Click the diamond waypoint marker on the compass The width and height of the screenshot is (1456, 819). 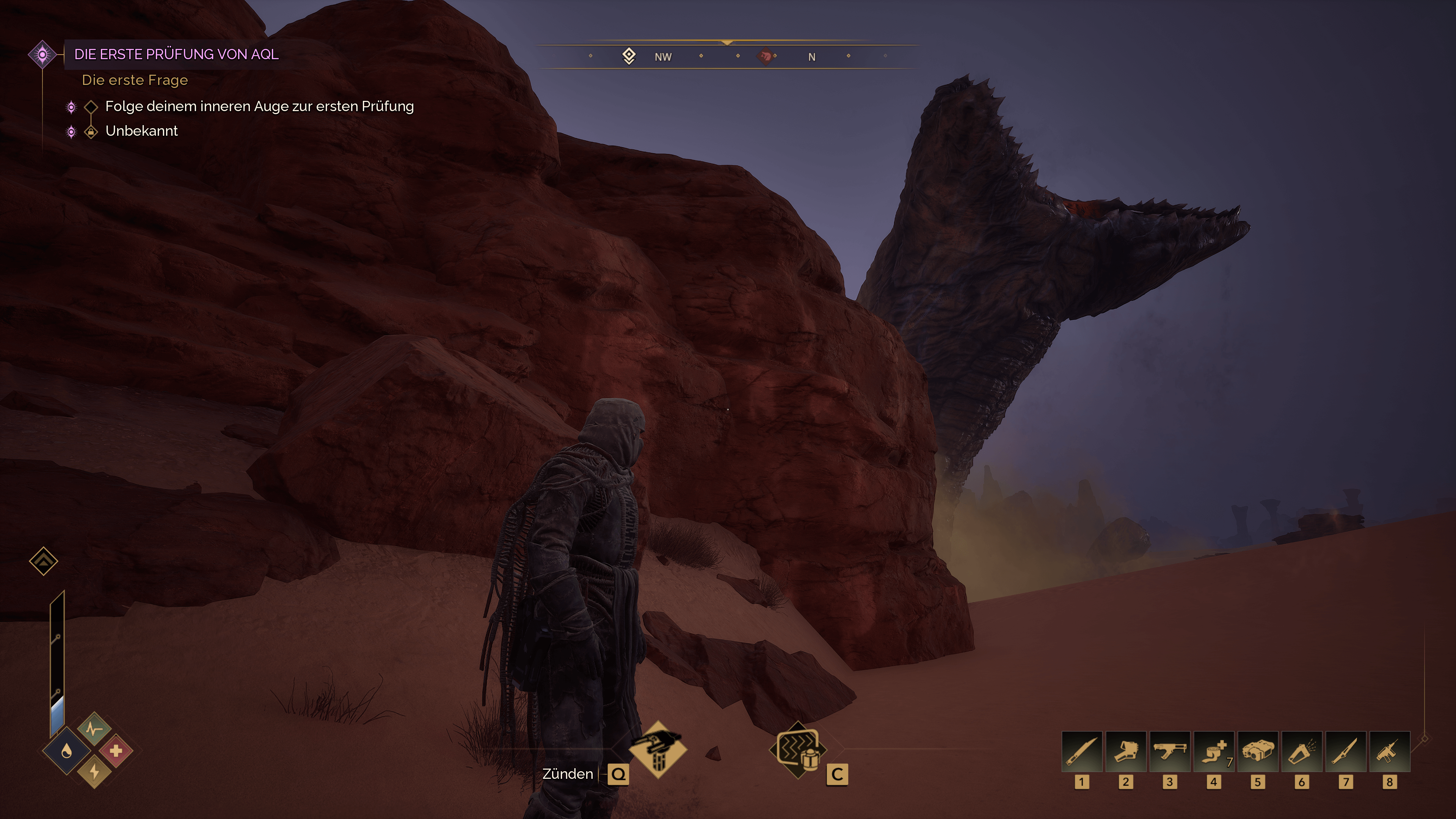point(629,56)
